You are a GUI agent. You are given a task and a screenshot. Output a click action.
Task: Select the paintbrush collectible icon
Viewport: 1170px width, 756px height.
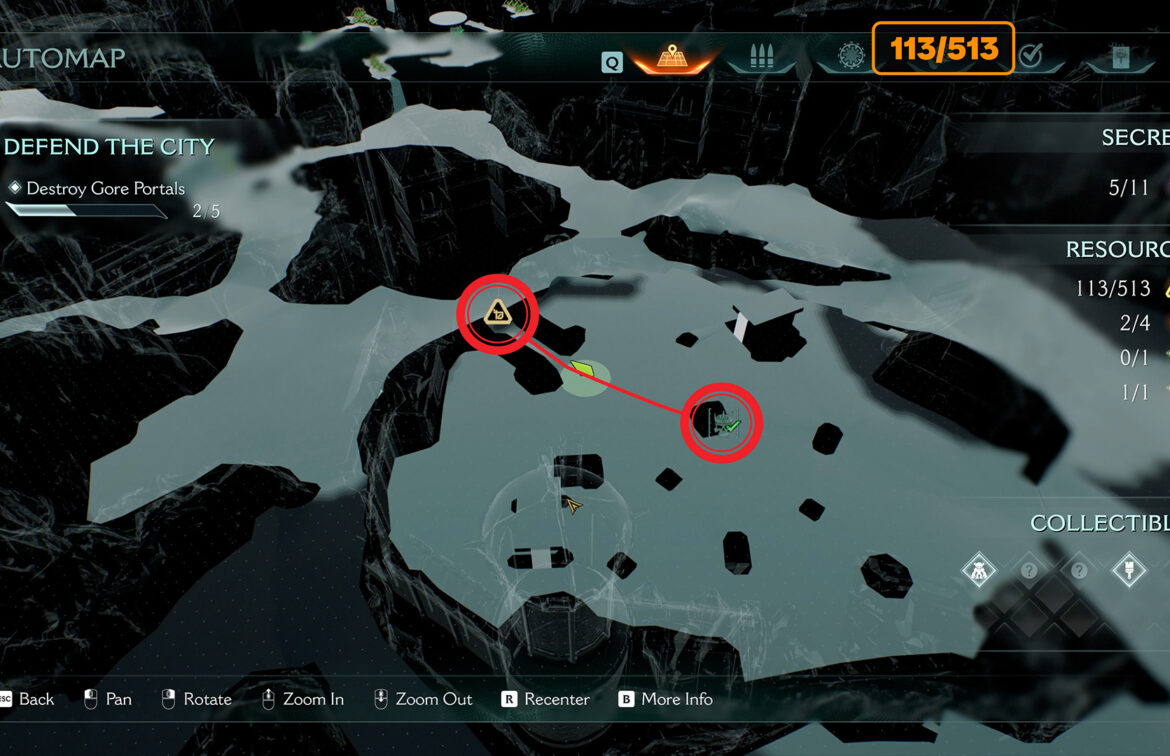coord(1129,571)
